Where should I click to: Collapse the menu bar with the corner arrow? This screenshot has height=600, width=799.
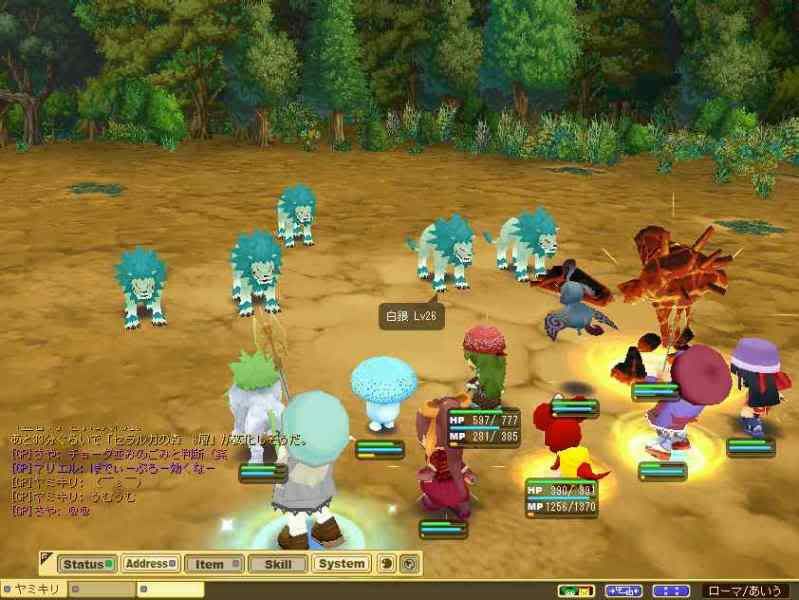coord(47,558)
